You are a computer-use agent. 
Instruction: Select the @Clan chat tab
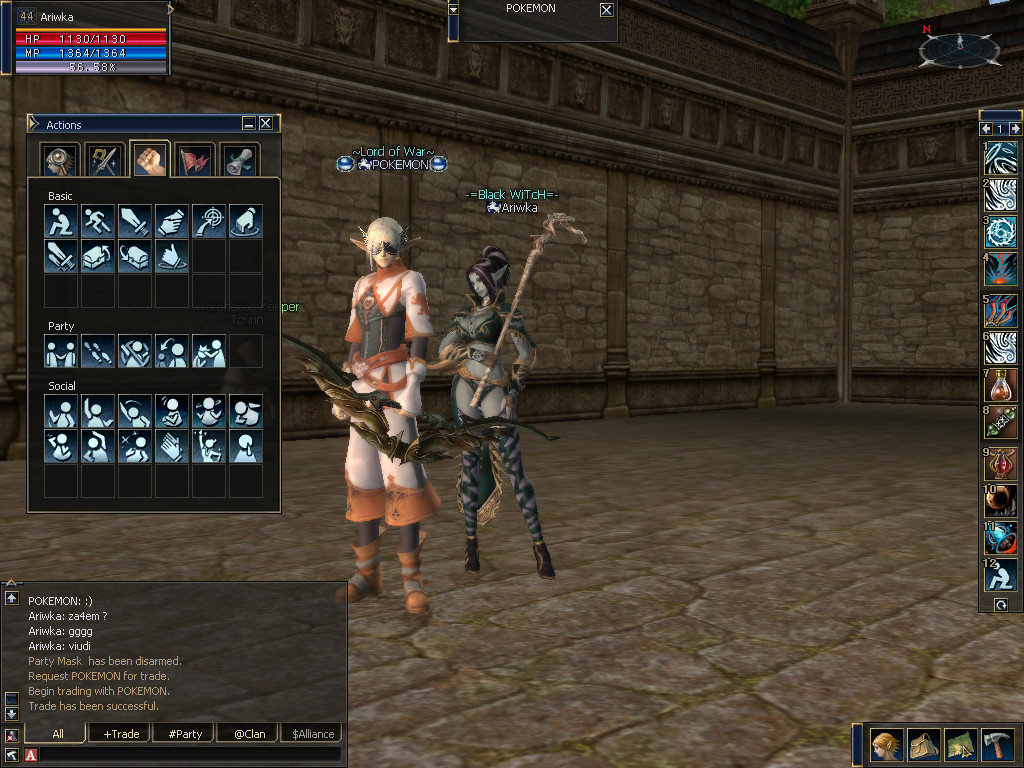point(249,734)
